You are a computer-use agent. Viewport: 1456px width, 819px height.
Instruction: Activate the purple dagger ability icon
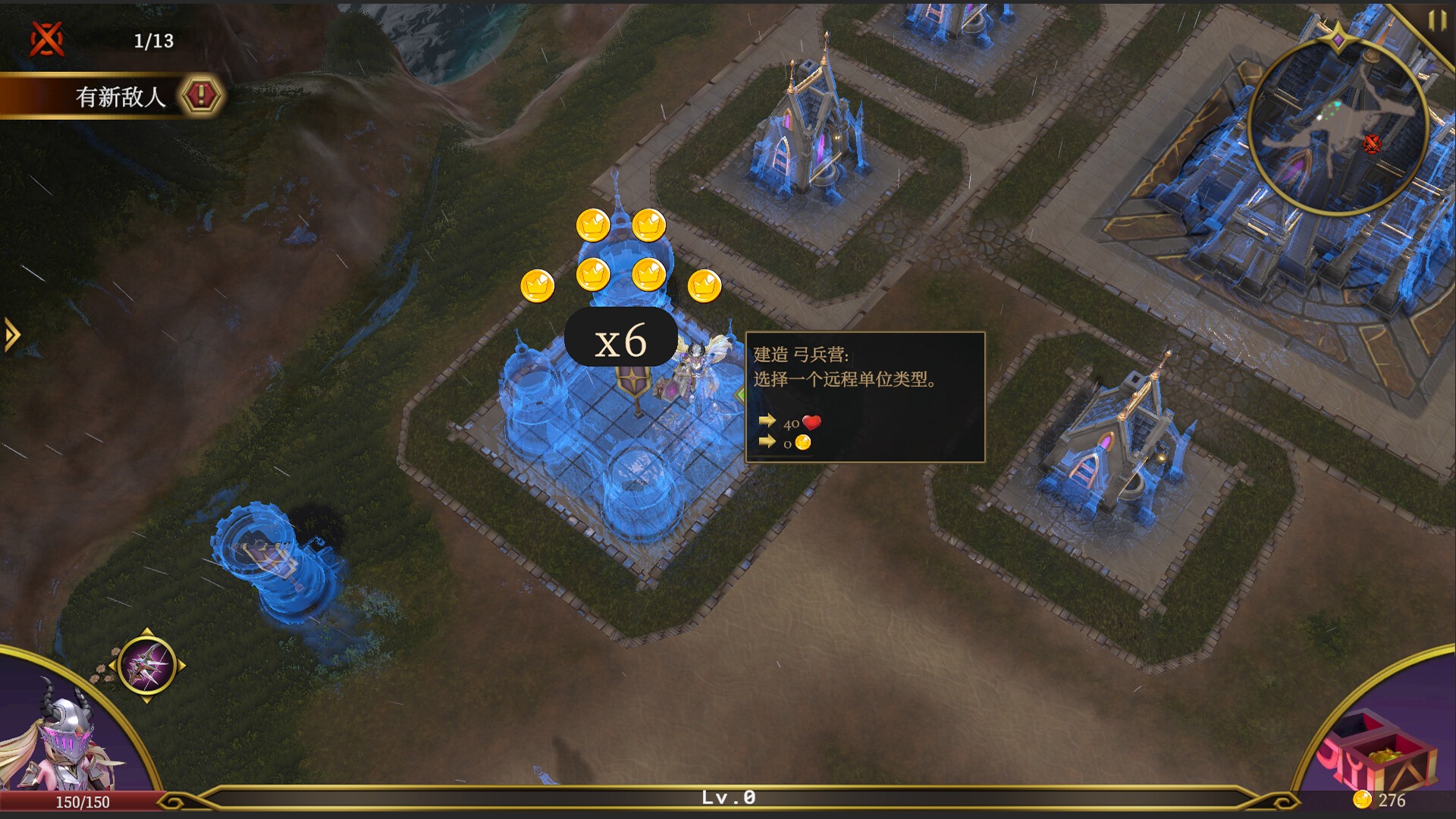click(x=147, y=666)
